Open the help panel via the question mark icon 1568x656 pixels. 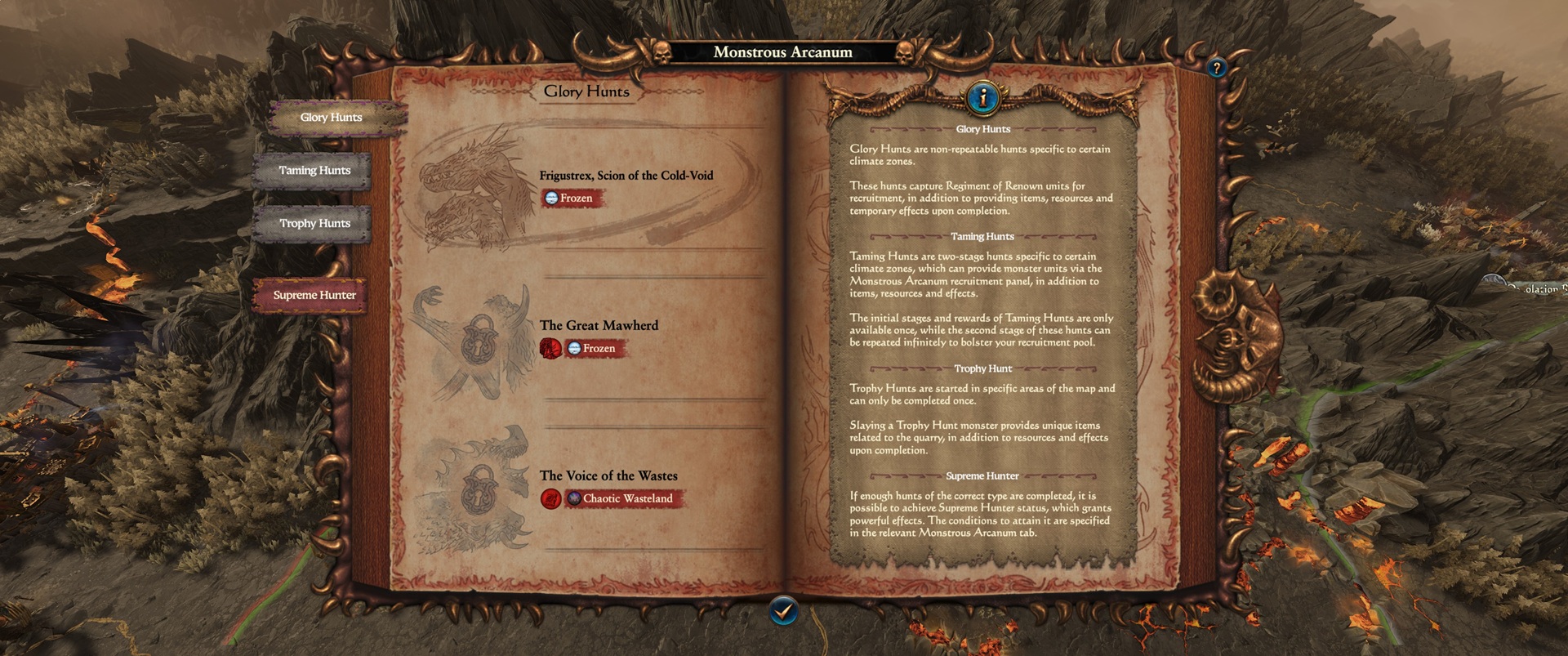[1218, 67]
